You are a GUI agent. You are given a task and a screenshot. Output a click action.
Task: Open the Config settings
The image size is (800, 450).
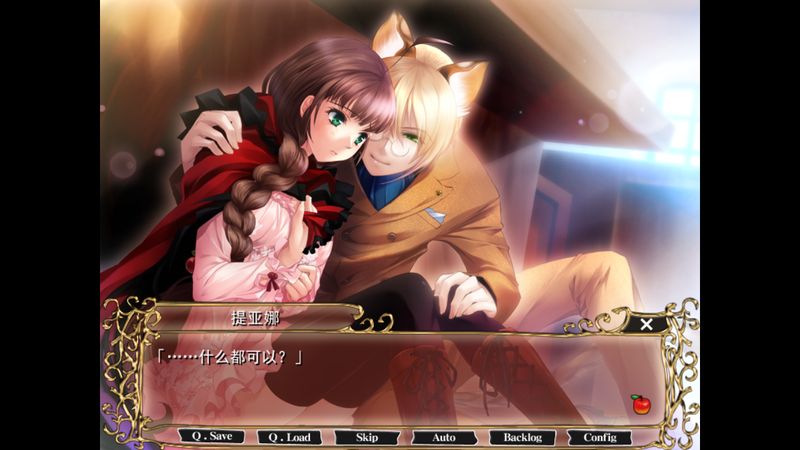coord(600,437)
